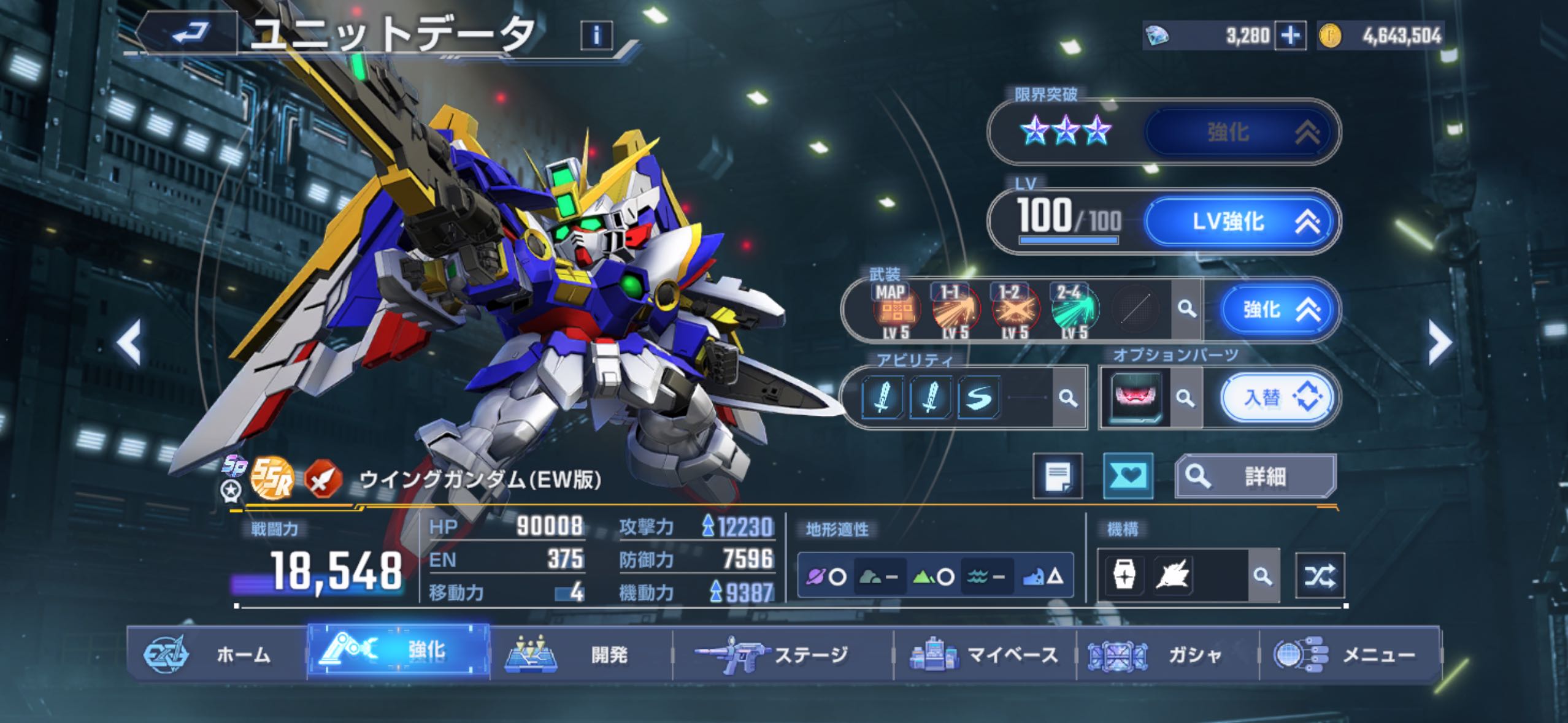View abilities with the magnifier icon
The height and width of the screenshot is (723, 1568).
tap(1068, 399)
